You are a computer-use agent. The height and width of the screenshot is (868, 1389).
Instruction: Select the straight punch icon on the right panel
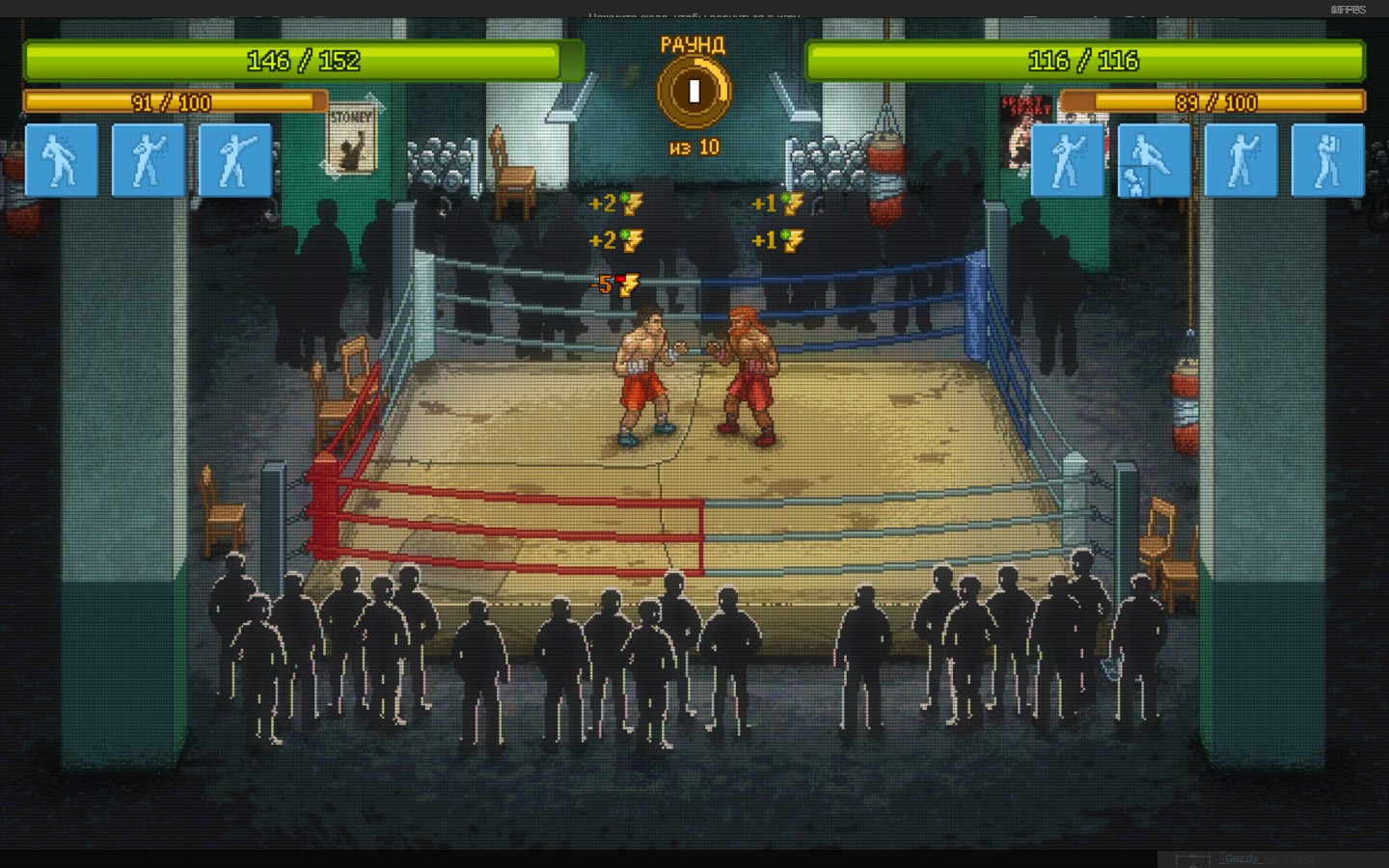pos(1240,159)
